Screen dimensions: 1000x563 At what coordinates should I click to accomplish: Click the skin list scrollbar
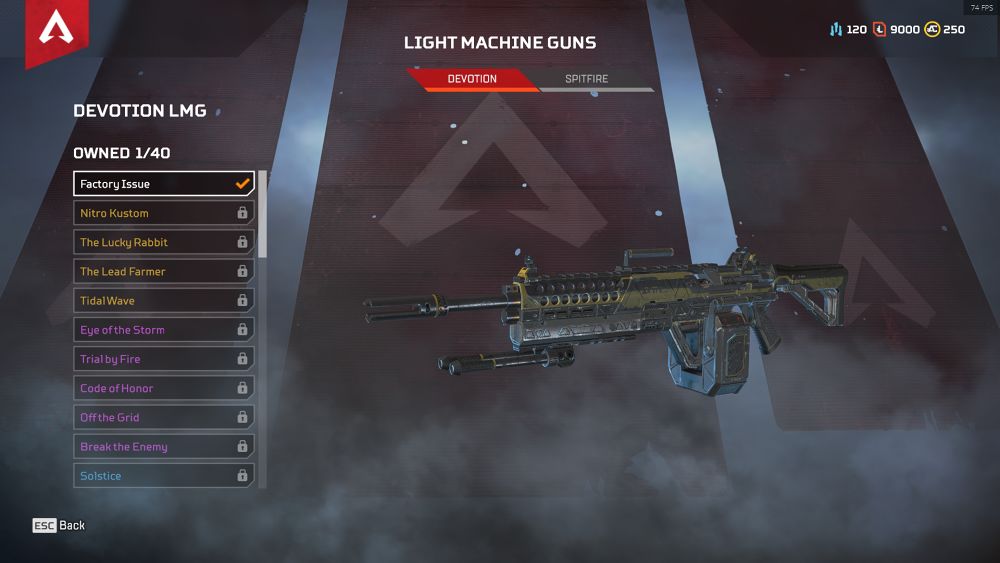pyautogui.click(x=263, y=214)
